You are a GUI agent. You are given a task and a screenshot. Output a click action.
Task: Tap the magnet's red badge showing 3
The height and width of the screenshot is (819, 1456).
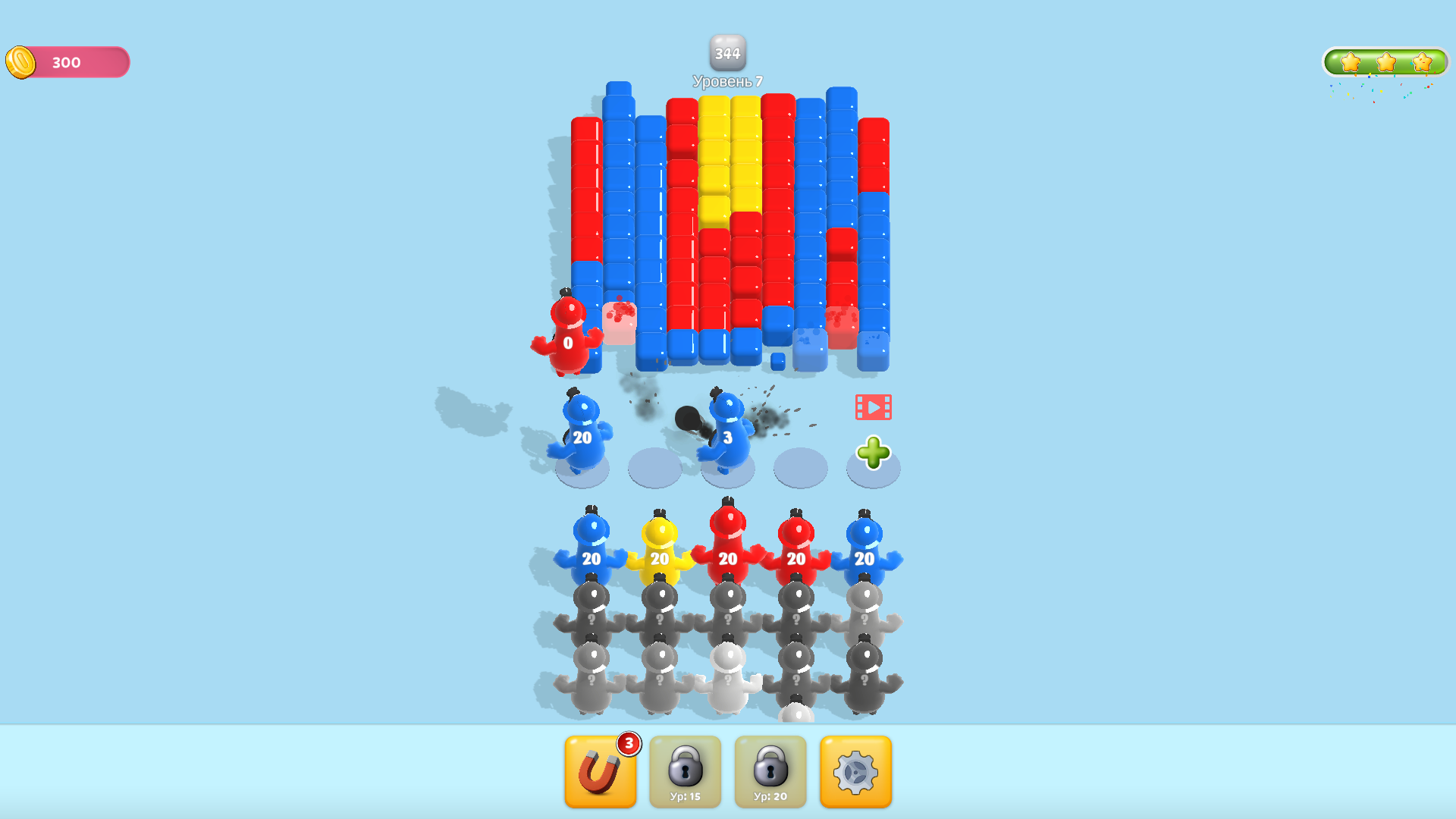tap(629, 743)
